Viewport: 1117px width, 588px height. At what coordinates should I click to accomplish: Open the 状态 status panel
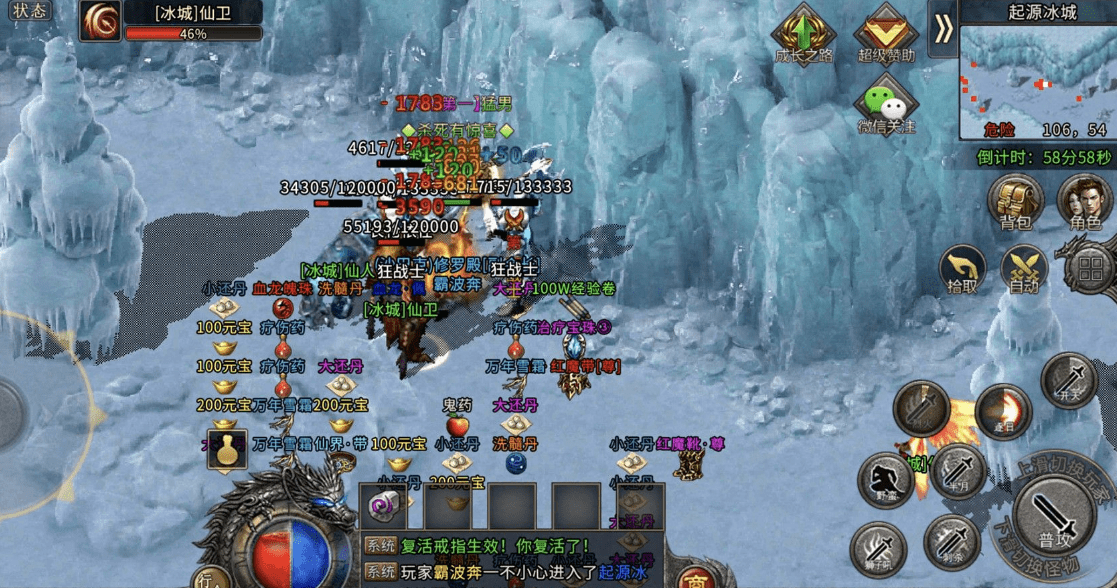[29, 11]
